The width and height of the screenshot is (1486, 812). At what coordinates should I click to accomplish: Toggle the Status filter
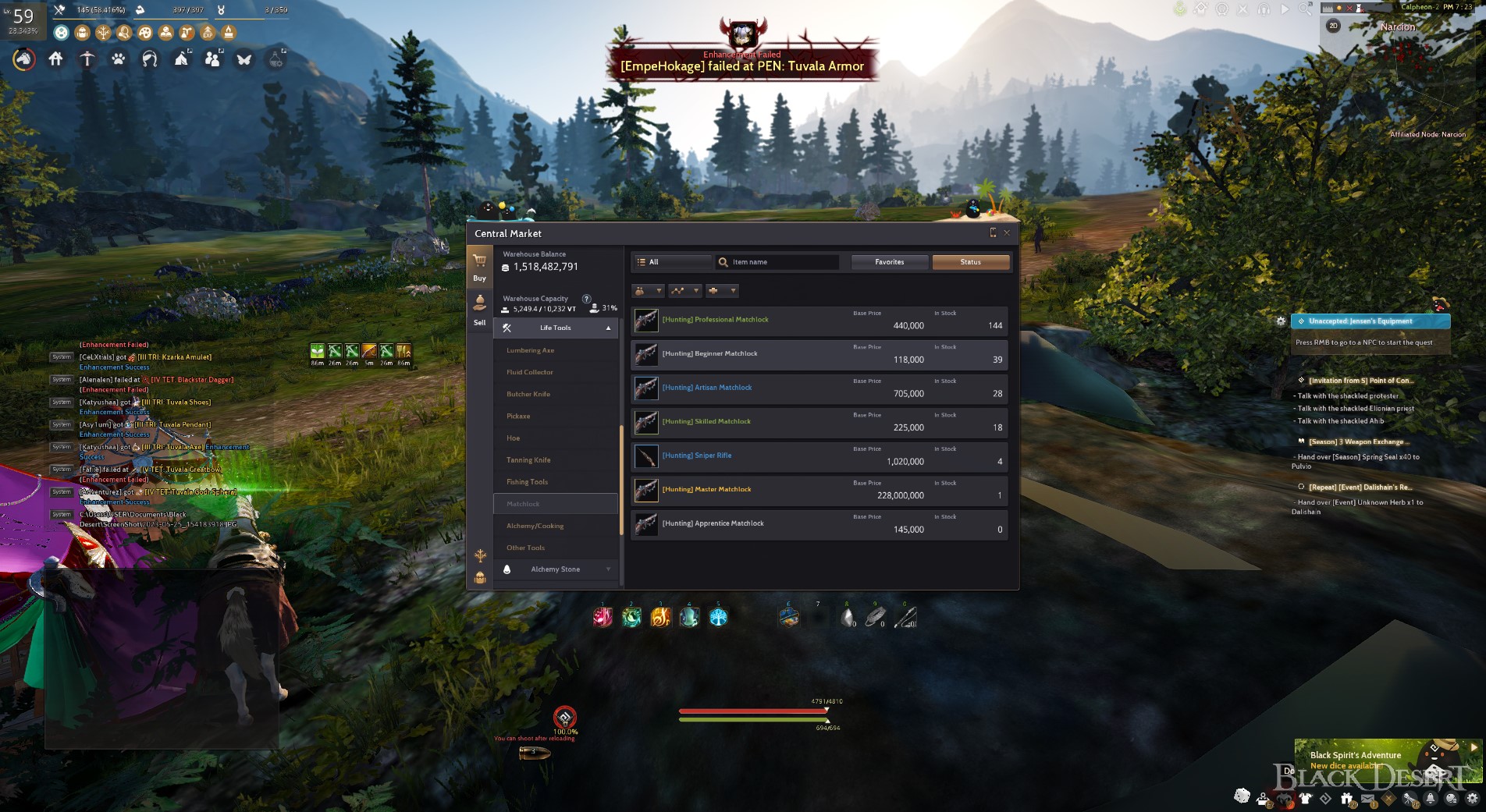point(971,262)
